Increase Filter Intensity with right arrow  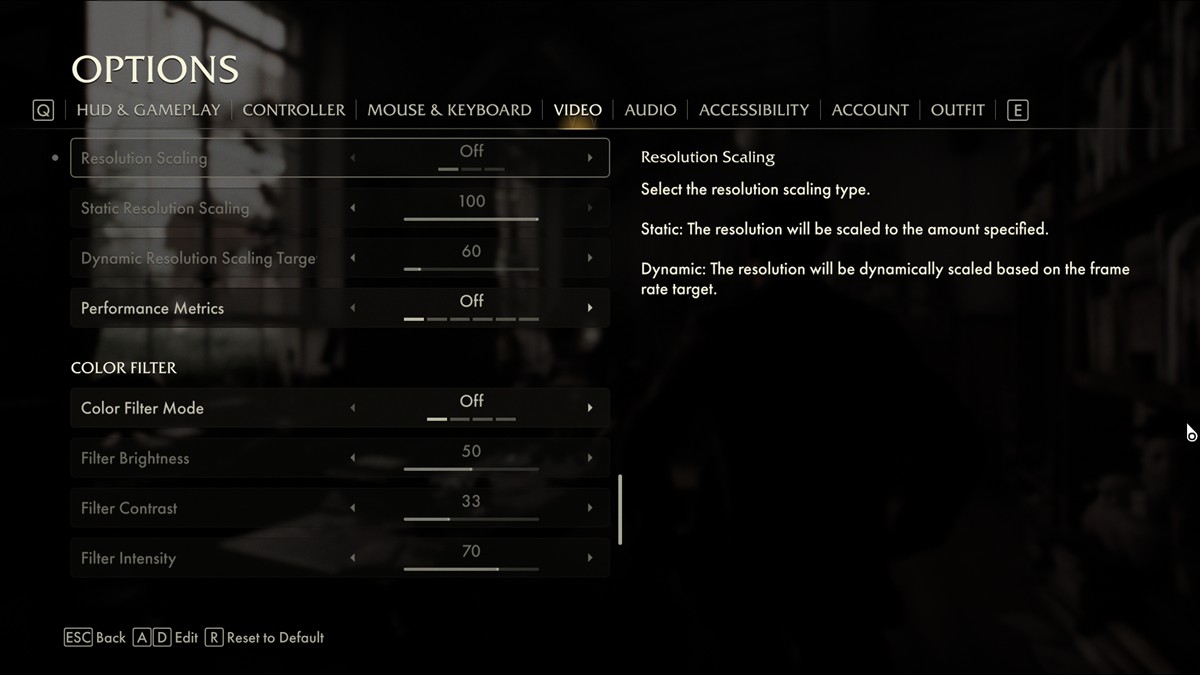click(x=590, y=558)
